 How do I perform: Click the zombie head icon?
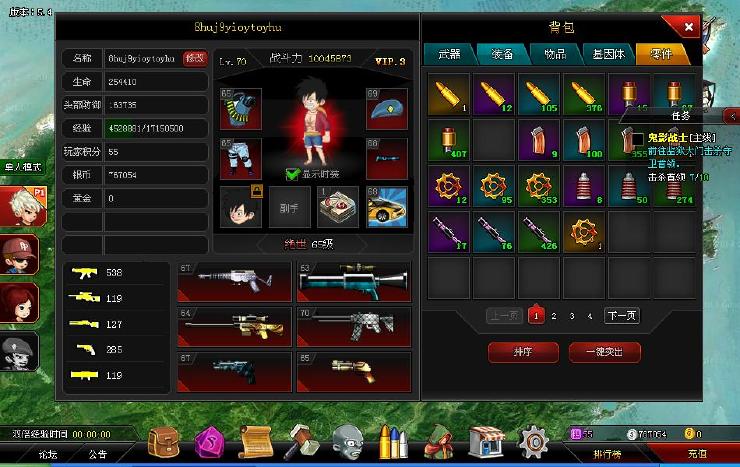(x=346, y=440)
